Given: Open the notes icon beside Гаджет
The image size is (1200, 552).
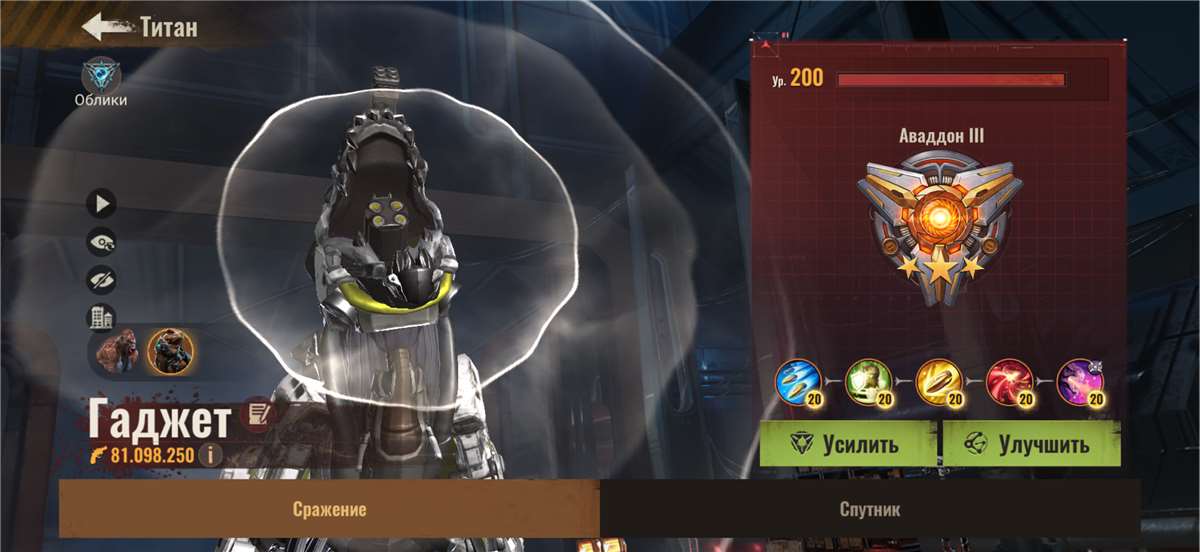Looking at the screenshot, I should click(x=258, y=415).
